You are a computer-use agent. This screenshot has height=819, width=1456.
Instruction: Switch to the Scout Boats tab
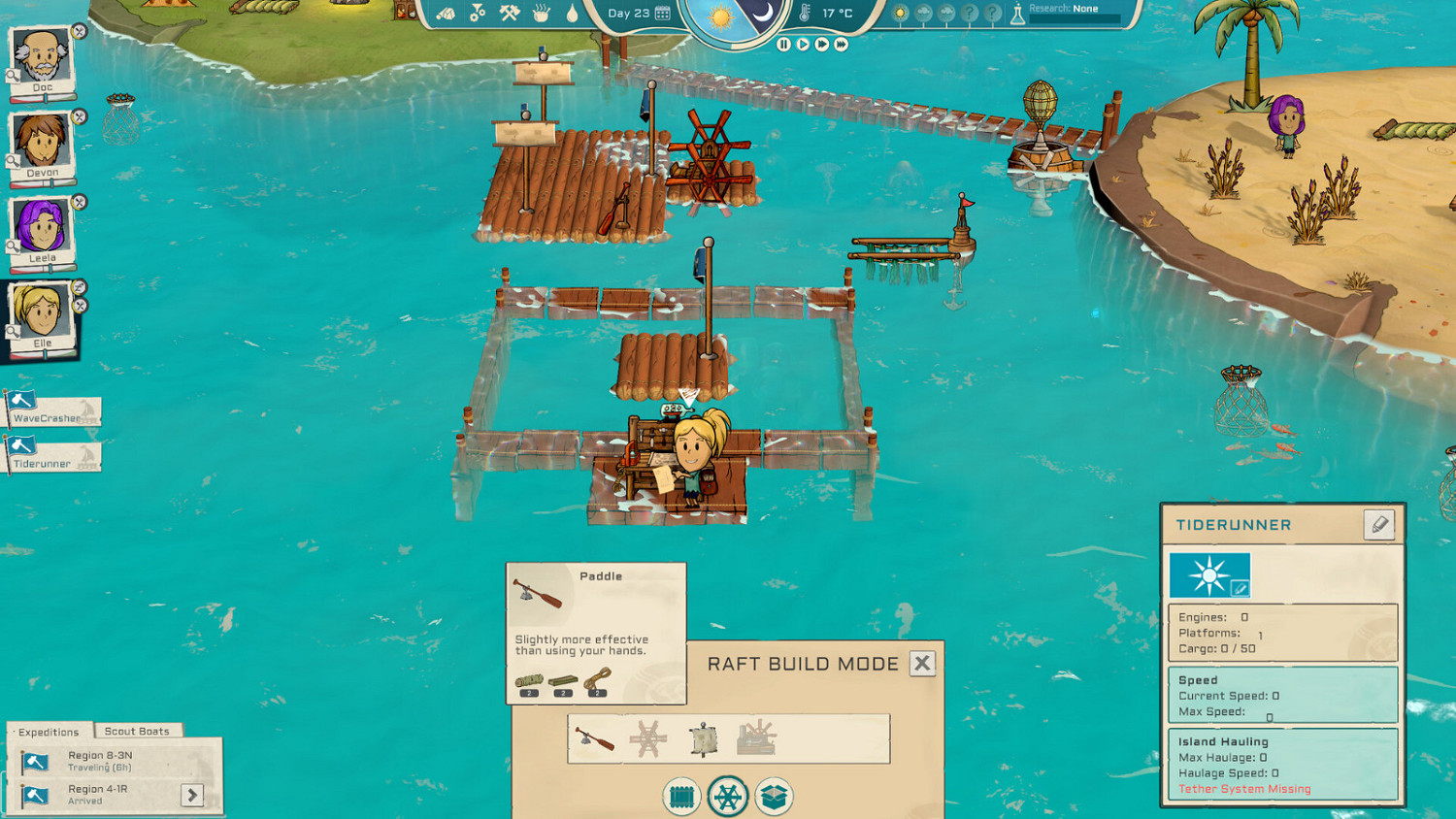[138, 730]
